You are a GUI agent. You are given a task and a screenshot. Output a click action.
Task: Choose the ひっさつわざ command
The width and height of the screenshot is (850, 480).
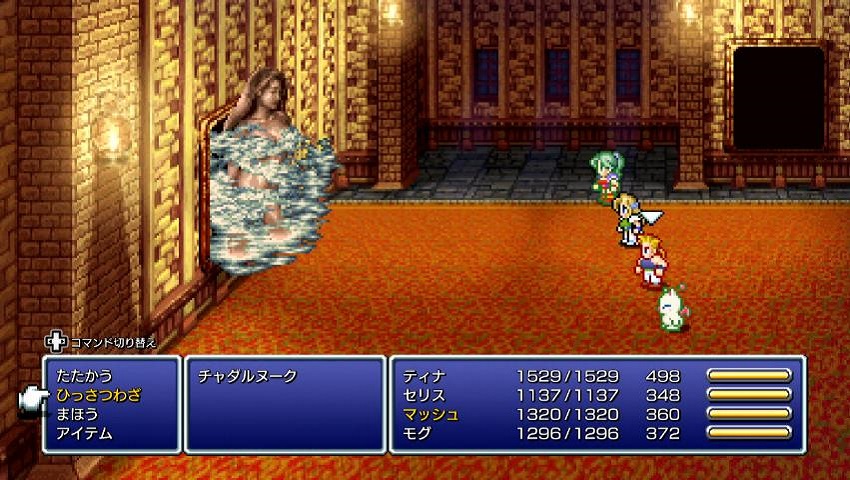click(98, 395)
